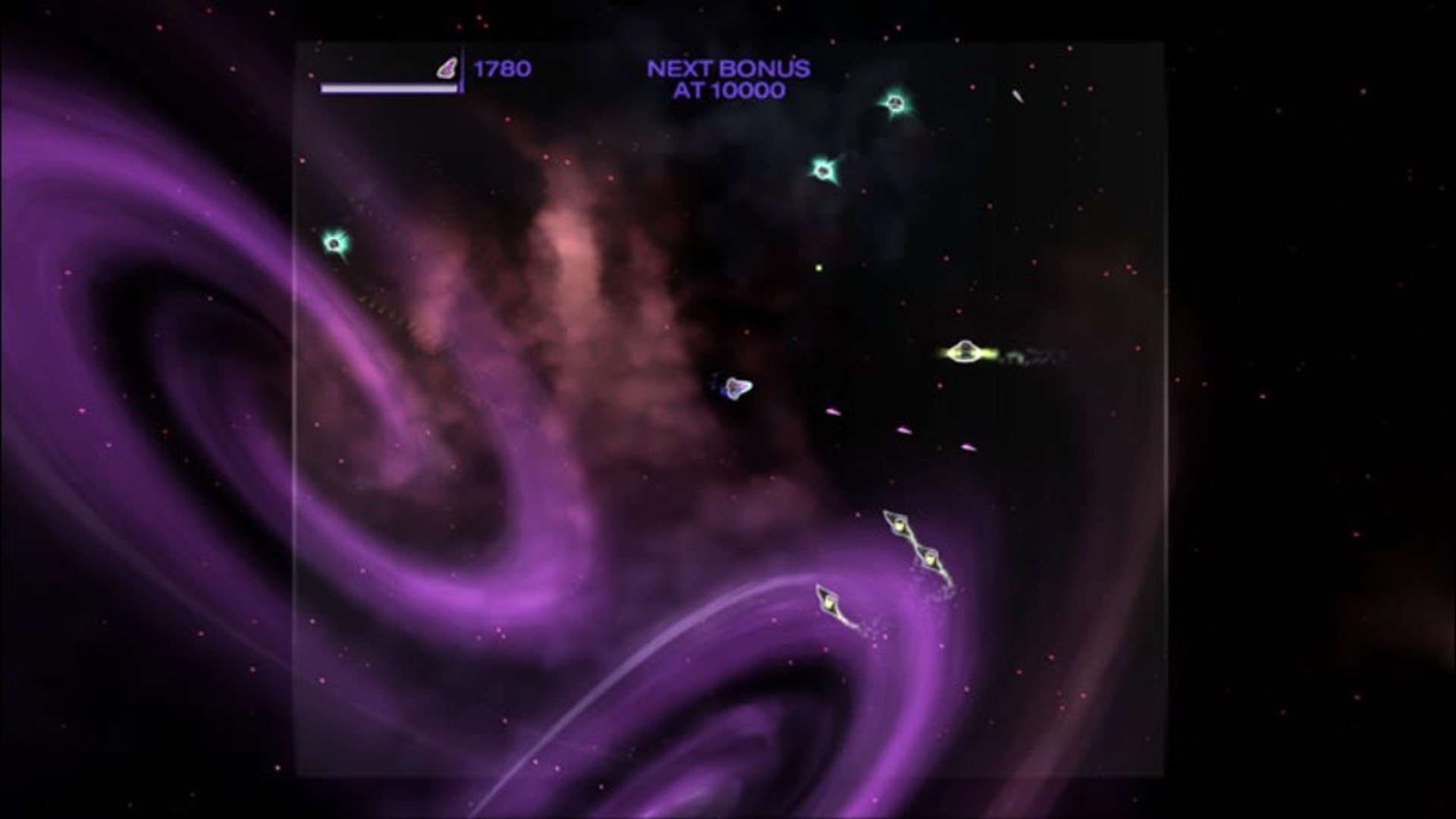The width and height of the screenshot is (1456, 819).
Task: Click the white health progress bar
Action: 388,88
